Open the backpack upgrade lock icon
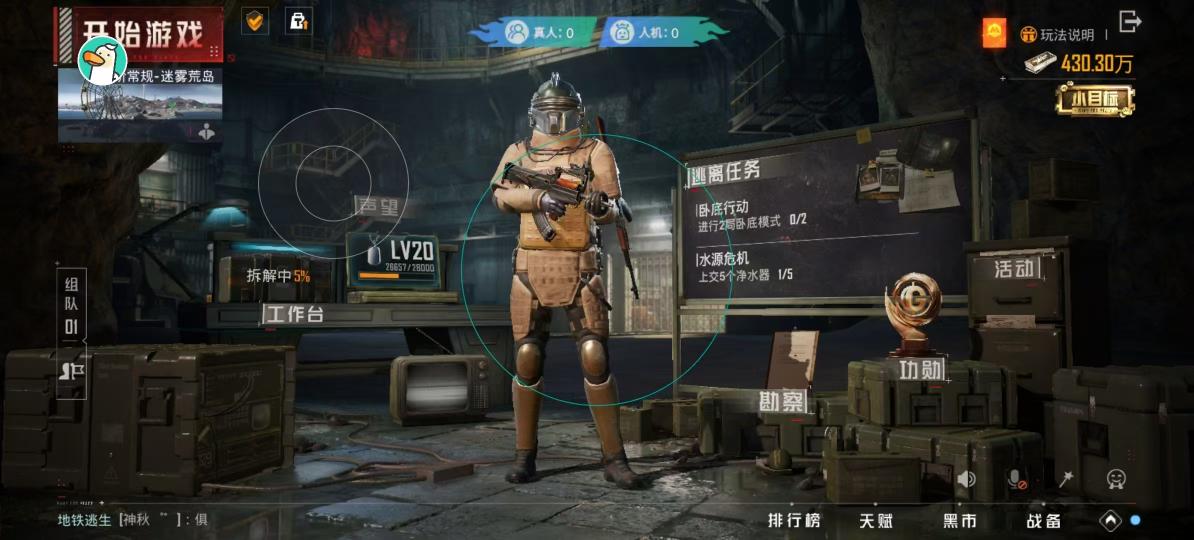 [297, 20]
